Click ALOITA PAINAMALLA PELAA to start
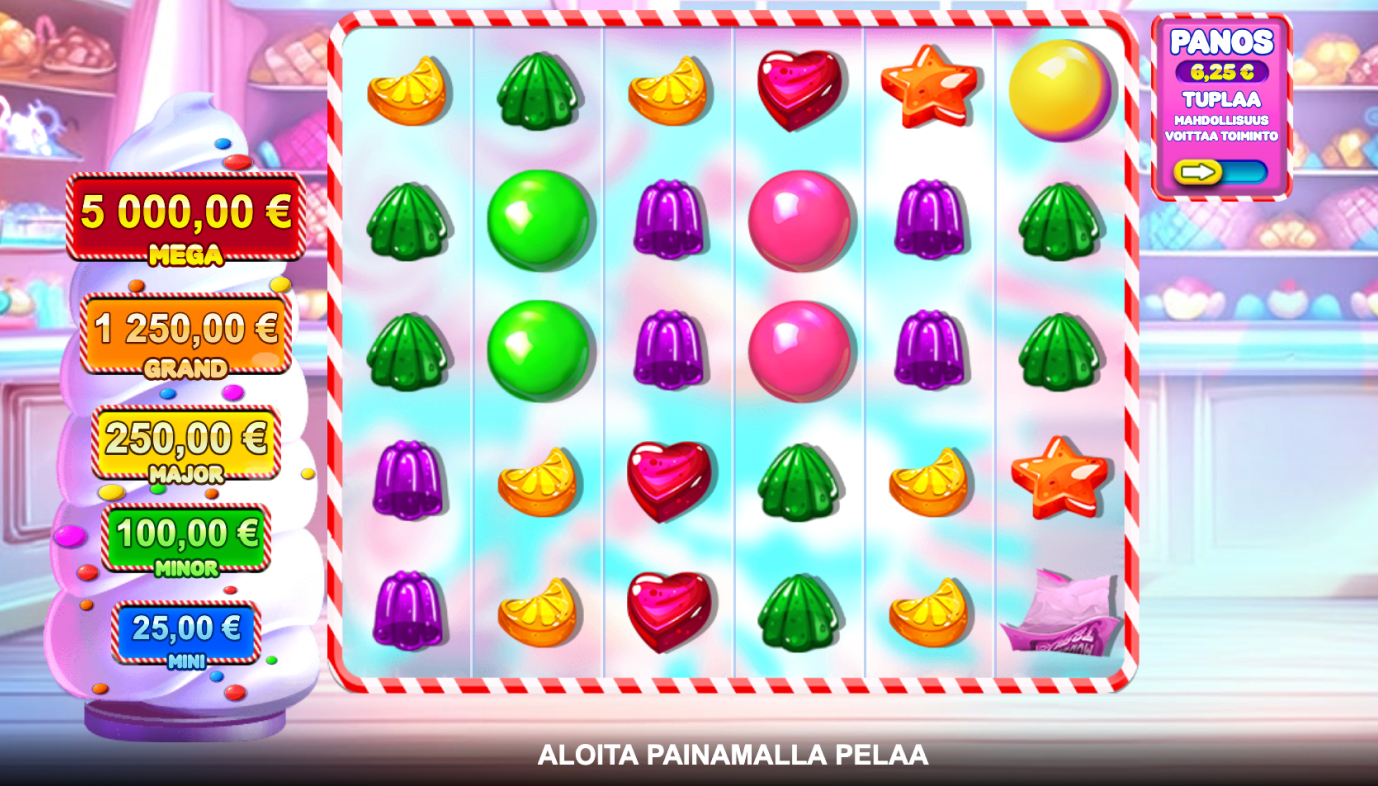Image resolution: width=1378 pixels, height=786 pixels. click(x=735, y=756)
